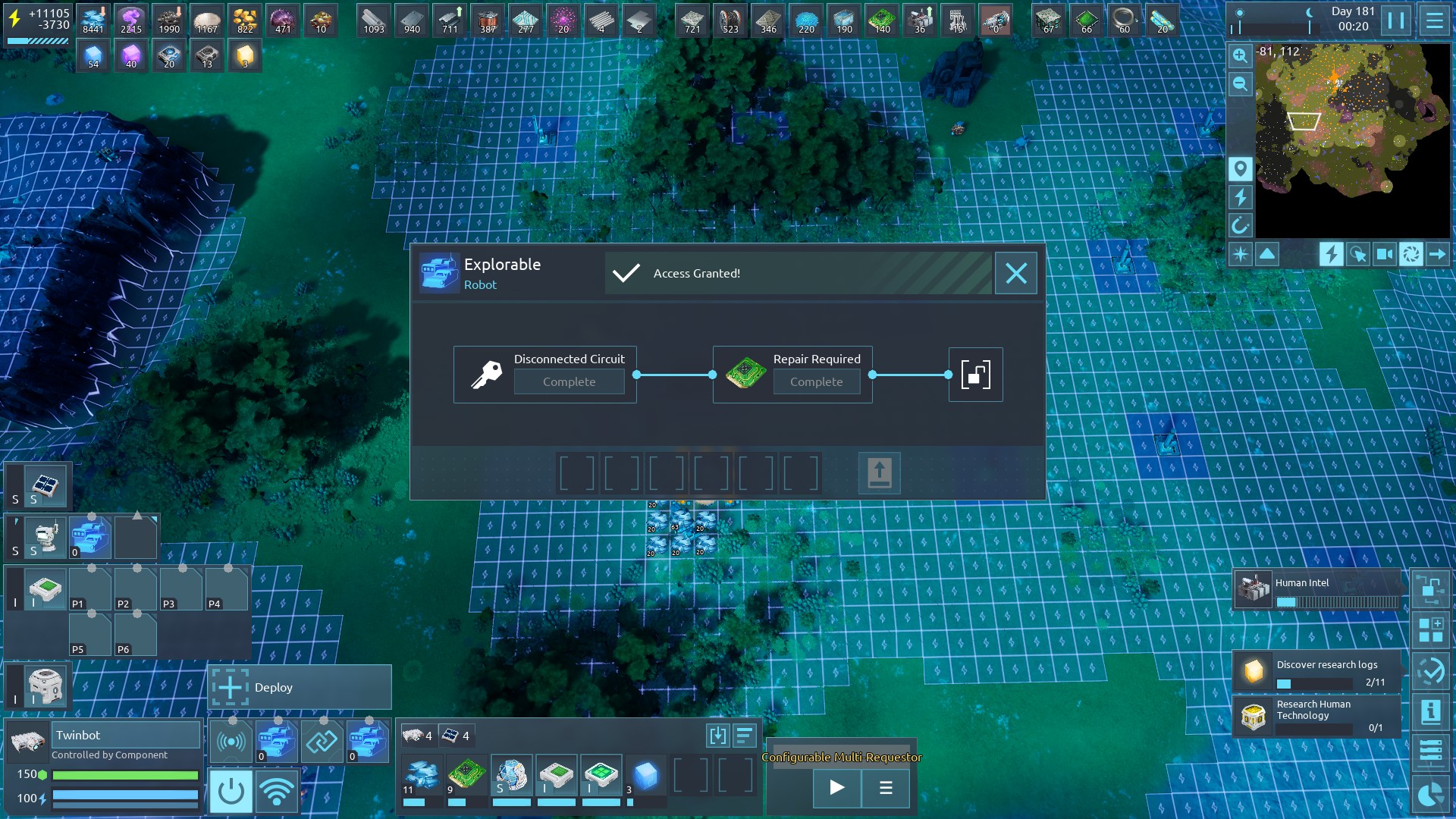Image resolution: width=1456 pixels, height=819 pixels.
Task: Select Discover research logs objective
Action: (x=1317, y=672)
